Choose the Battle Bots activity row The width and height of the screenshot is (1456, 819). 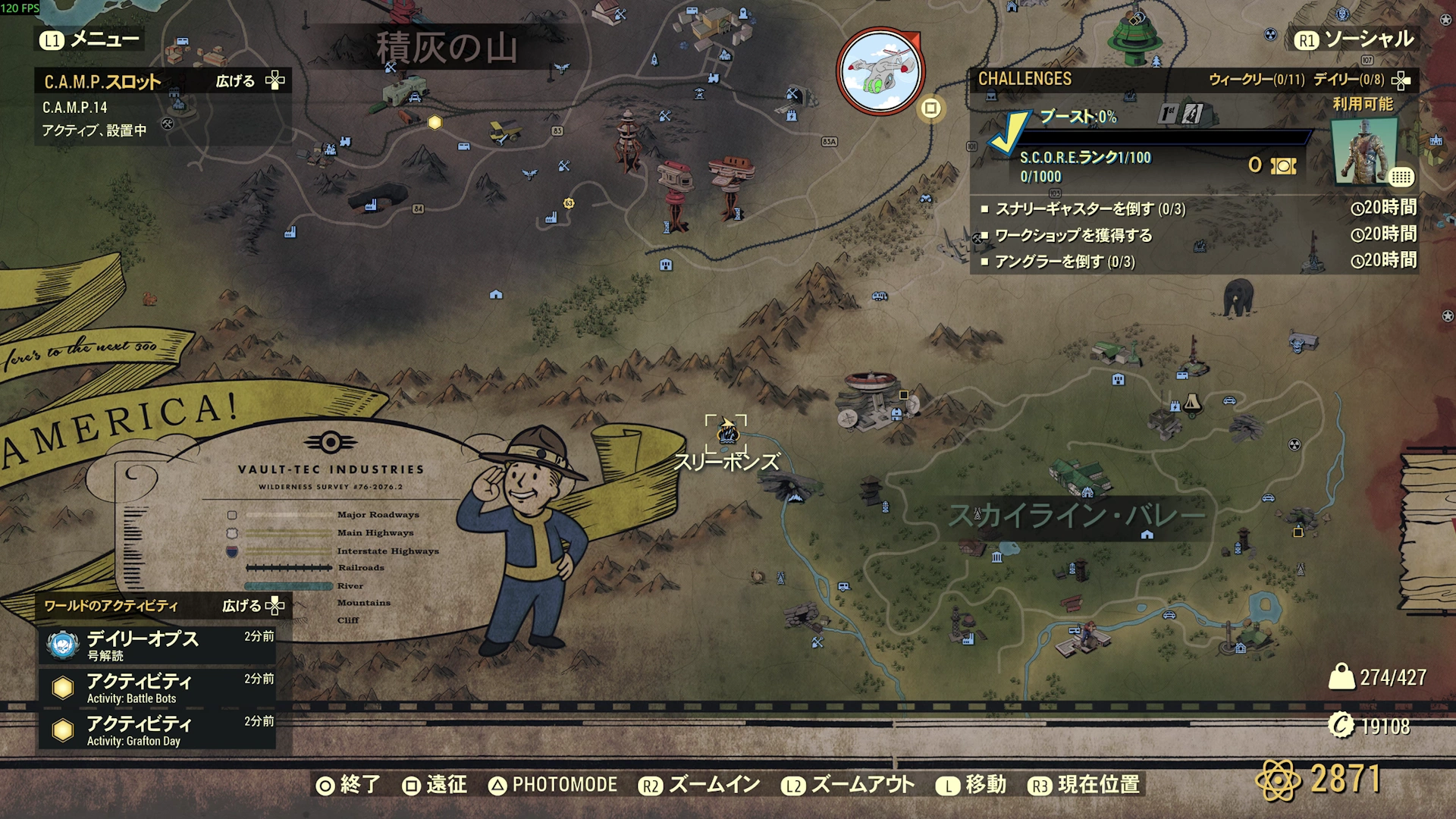[157, 687]
